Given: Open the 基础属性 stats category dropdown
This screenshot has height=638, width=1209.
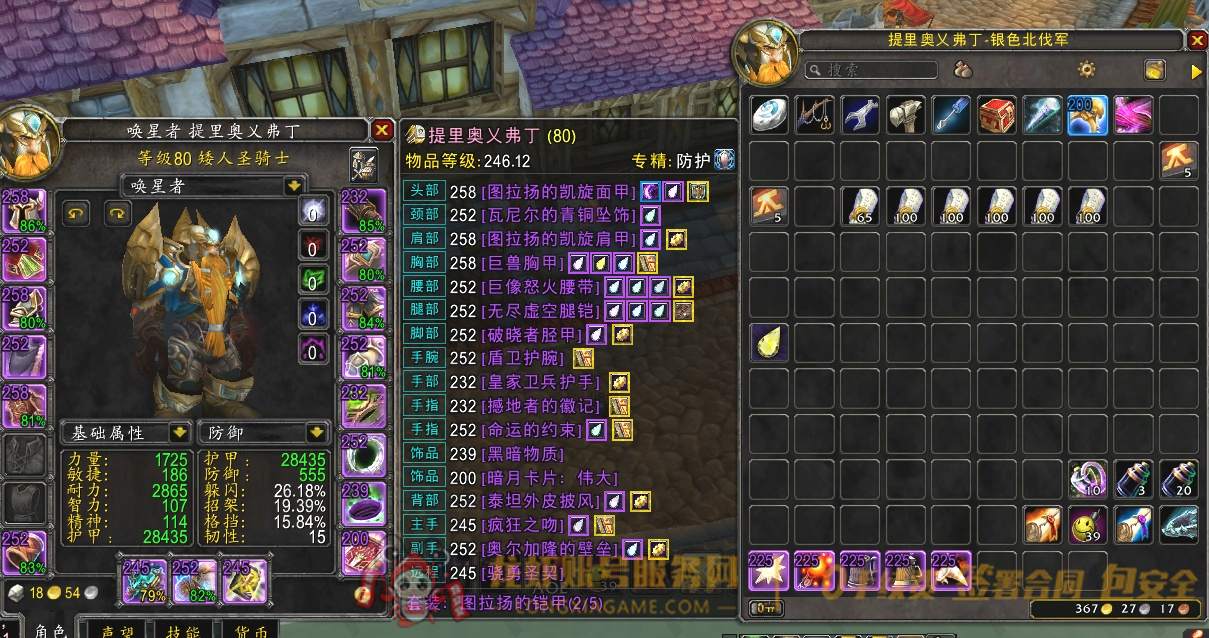Looking at the screenshot, I should [180, 433].
